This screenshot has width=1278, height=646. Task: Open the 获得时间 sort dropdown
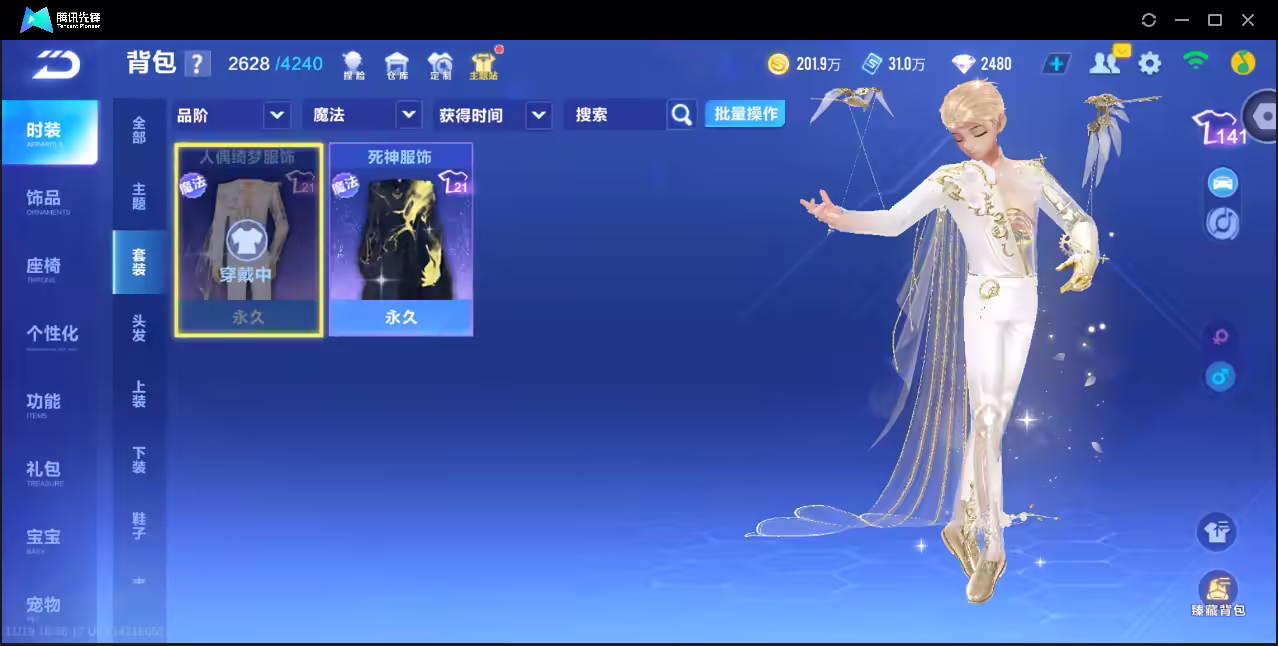pyautogui.click(x=539, y=115)
